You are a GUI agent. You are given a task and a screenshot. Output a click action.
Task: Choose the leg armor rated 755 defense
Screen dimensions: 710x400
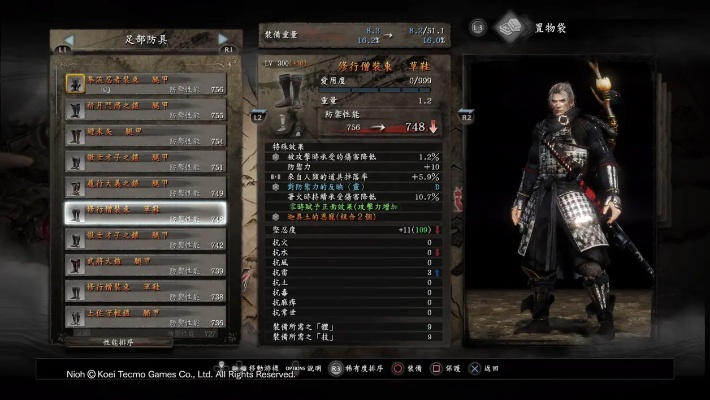[x=147, y=108]
